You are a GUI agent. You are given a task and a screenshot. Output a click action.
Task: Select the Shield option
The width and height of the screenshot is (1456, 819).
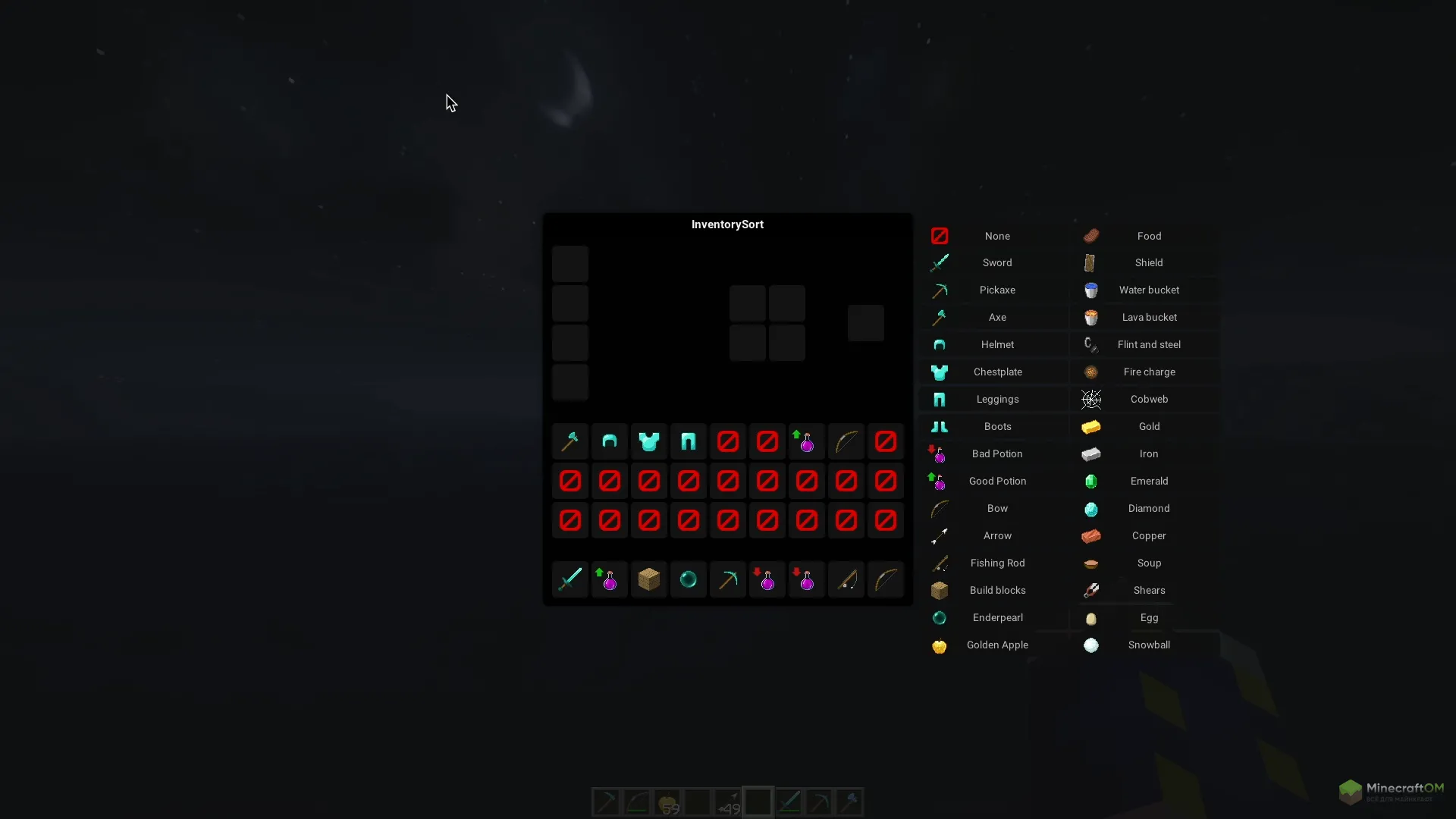point(1148,262)
